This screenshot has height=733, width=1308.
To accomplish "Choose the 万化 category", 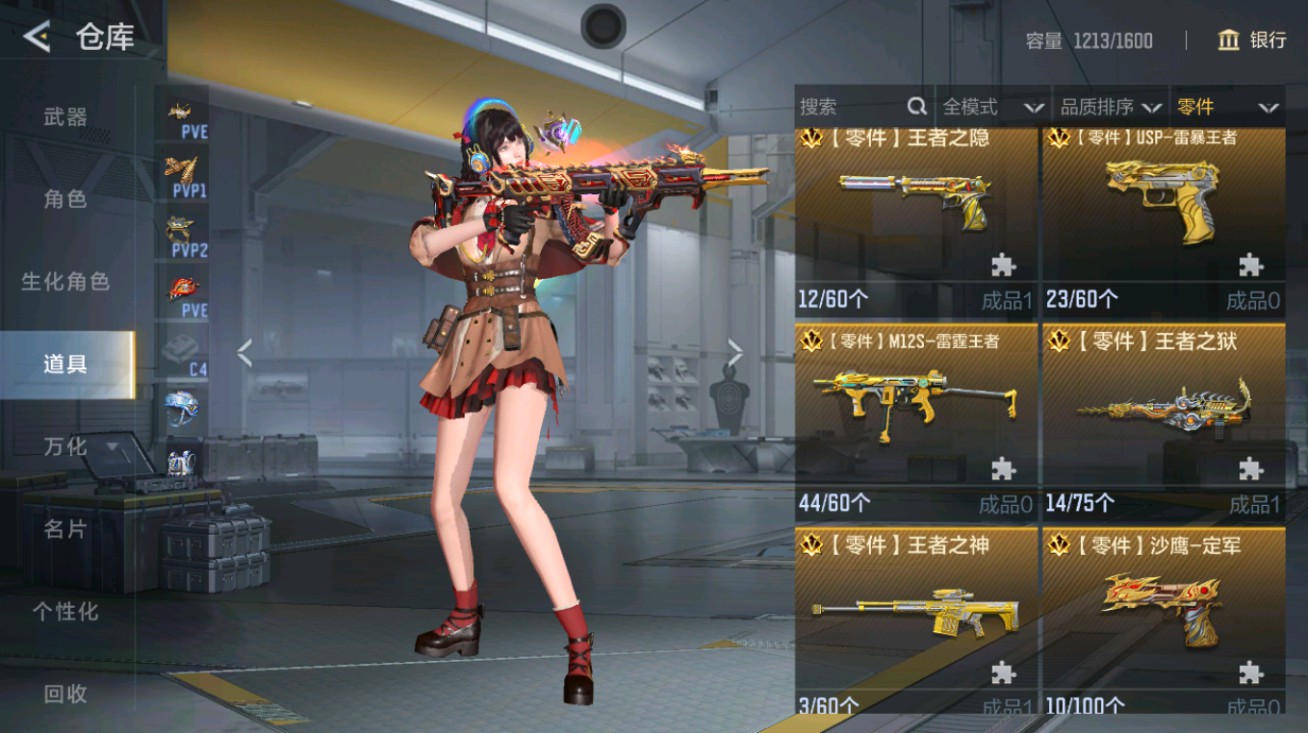I will point(66,447).
